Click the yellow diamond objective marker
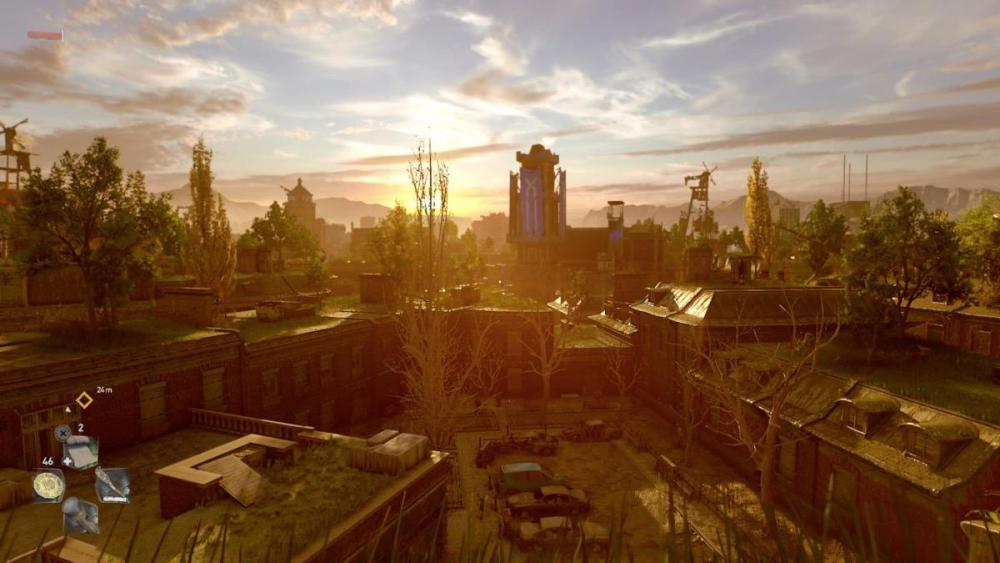 [x=84, y=400]
